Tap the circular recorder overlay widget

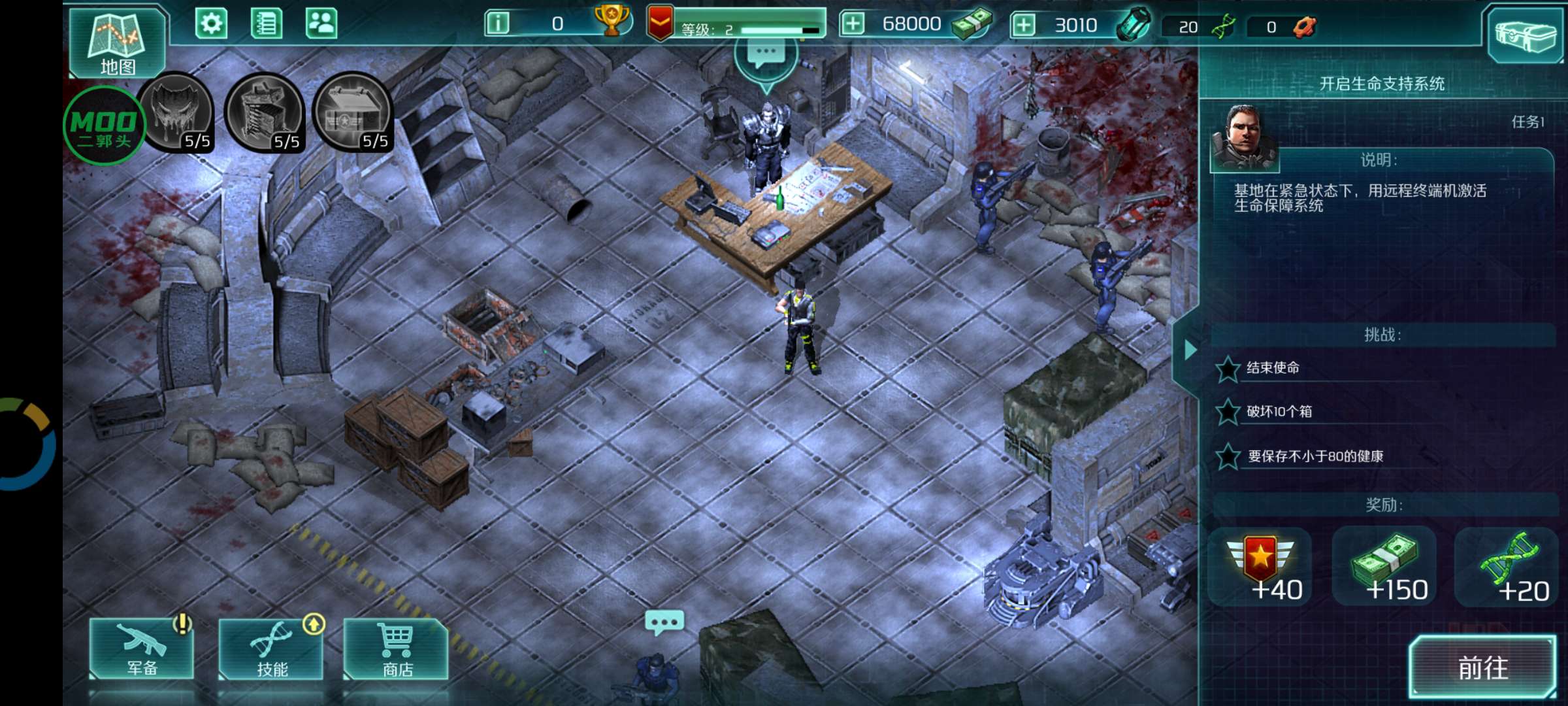pos(26,445)
